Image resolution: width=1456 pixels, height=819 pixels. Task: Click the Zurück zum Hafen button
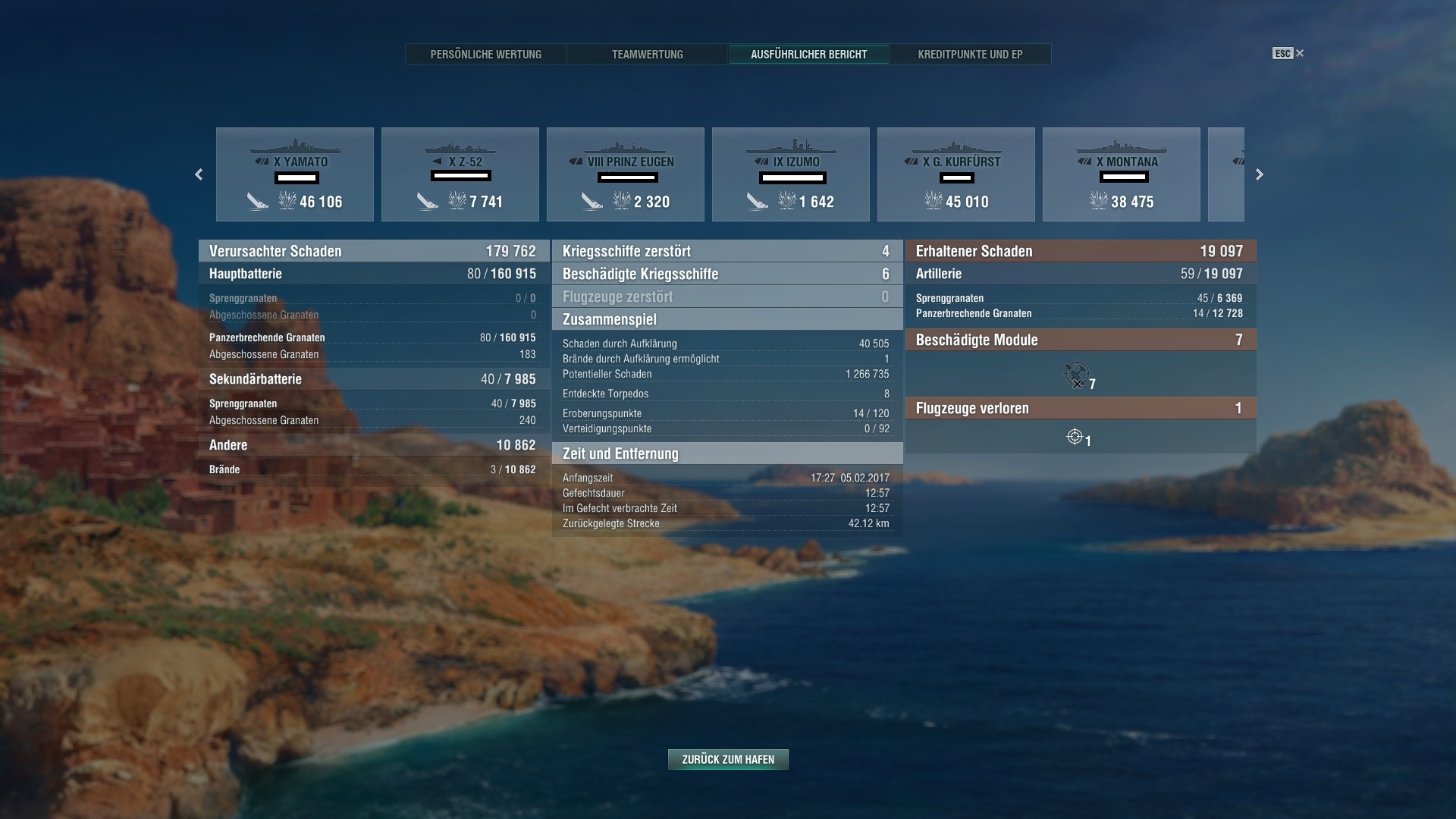(728, 759)
